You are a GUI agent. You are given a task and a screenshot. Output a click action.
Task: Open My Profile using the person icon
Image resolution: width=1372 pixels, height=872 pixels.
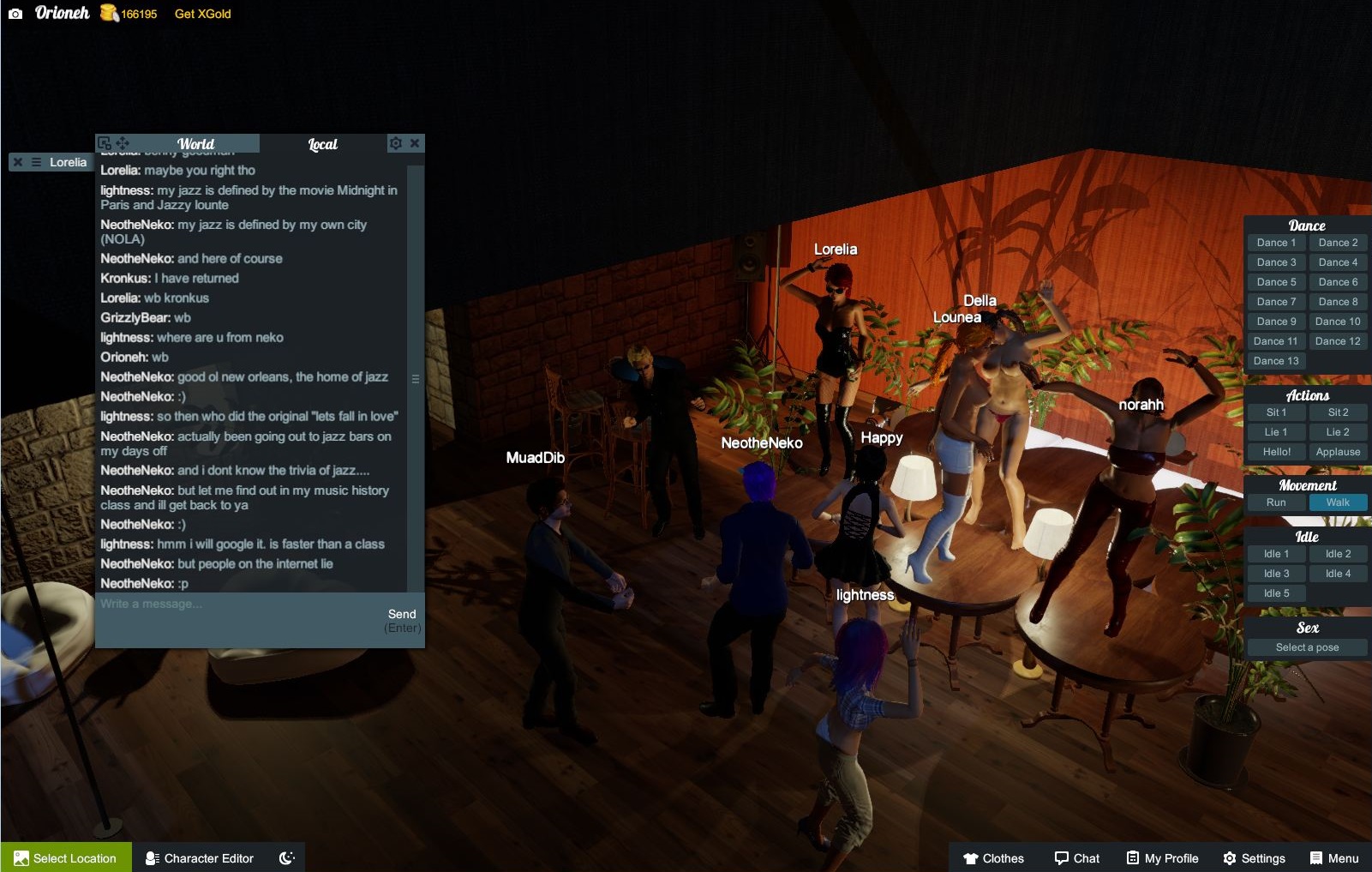pos(1133,857)
